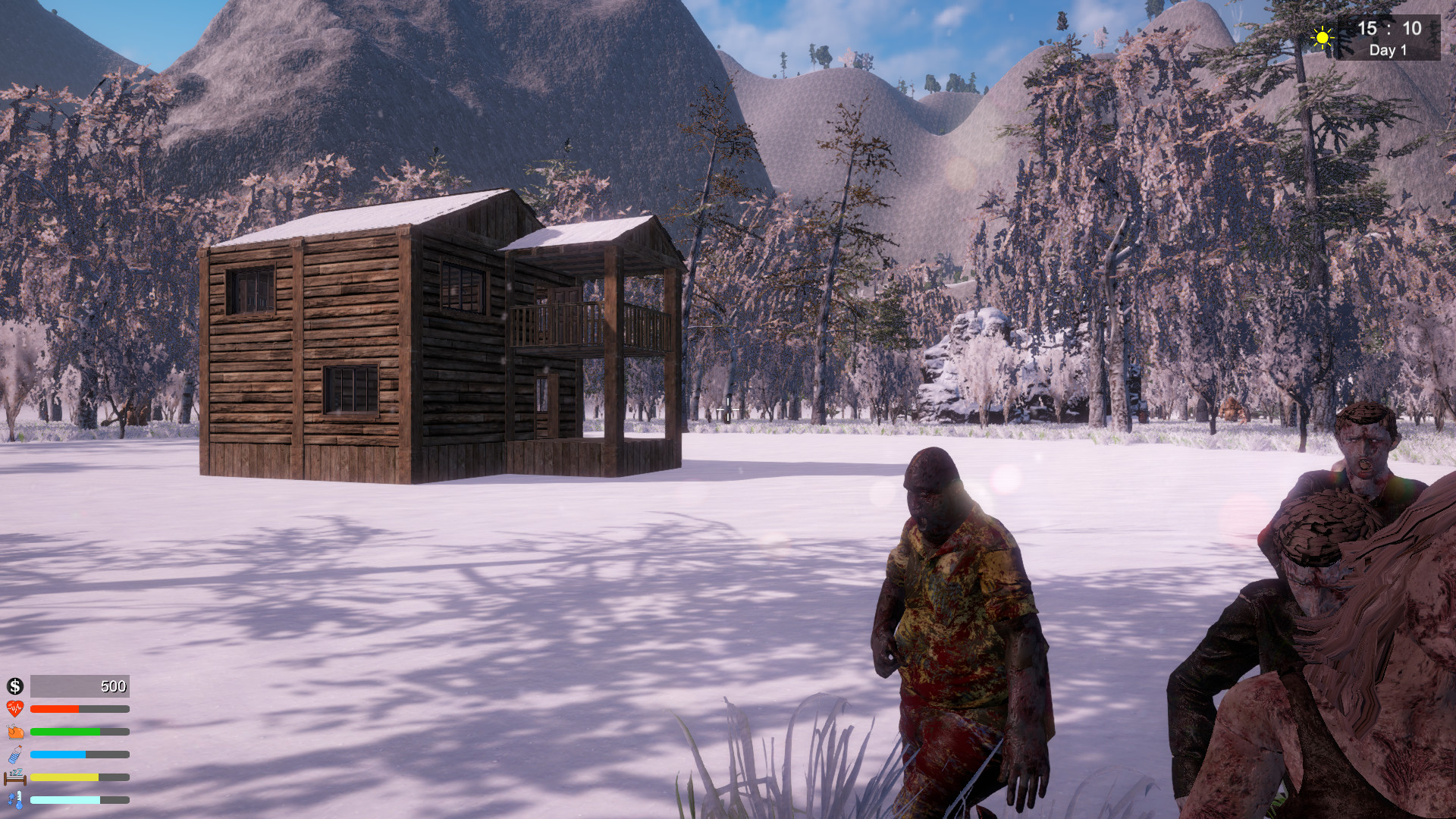Click the dollar sign currency icon
The image size is (1456, 819).
coord(14,686)
